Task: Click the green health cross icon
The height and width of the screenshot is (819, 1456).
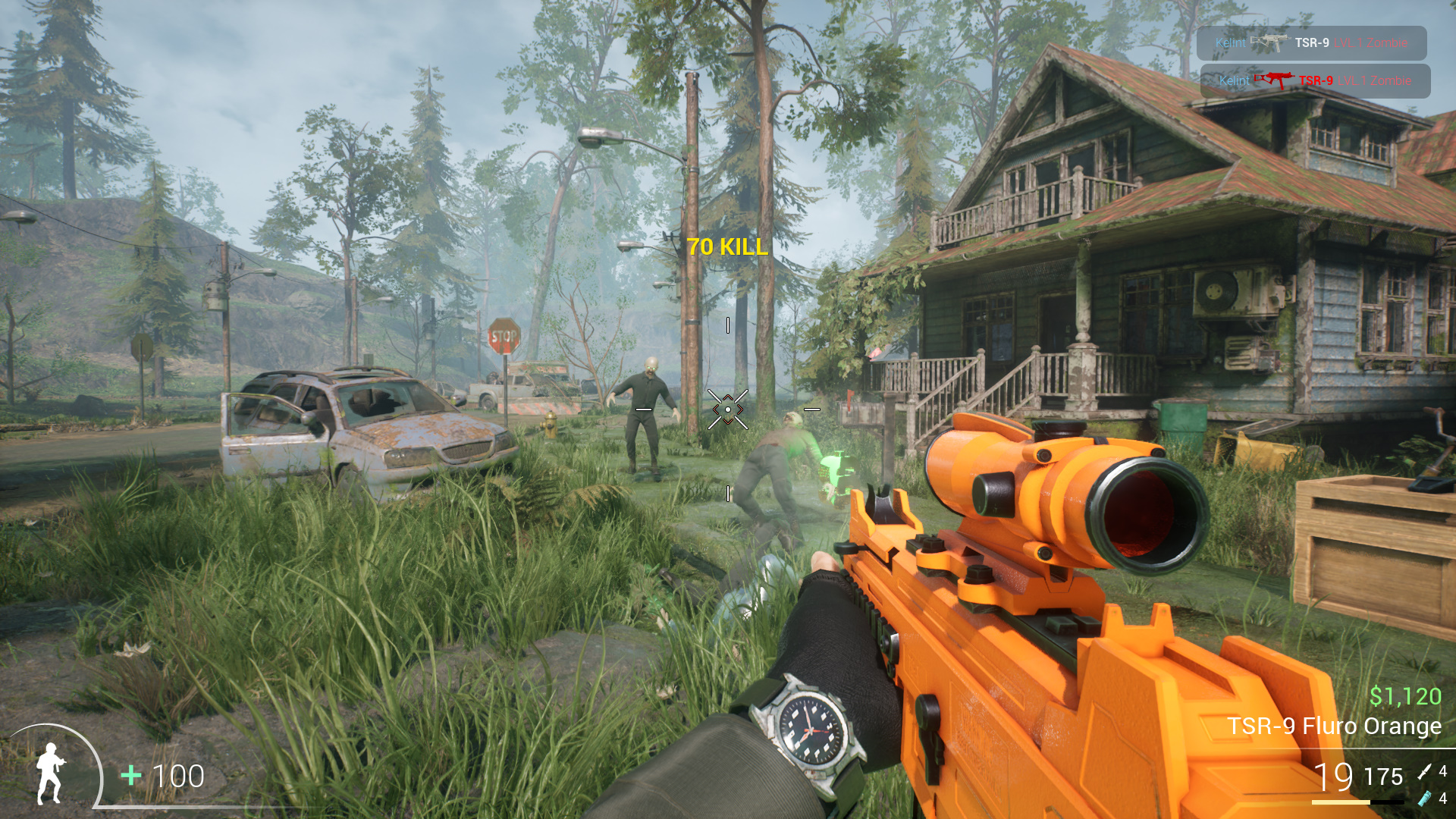Action: (130, 777)
